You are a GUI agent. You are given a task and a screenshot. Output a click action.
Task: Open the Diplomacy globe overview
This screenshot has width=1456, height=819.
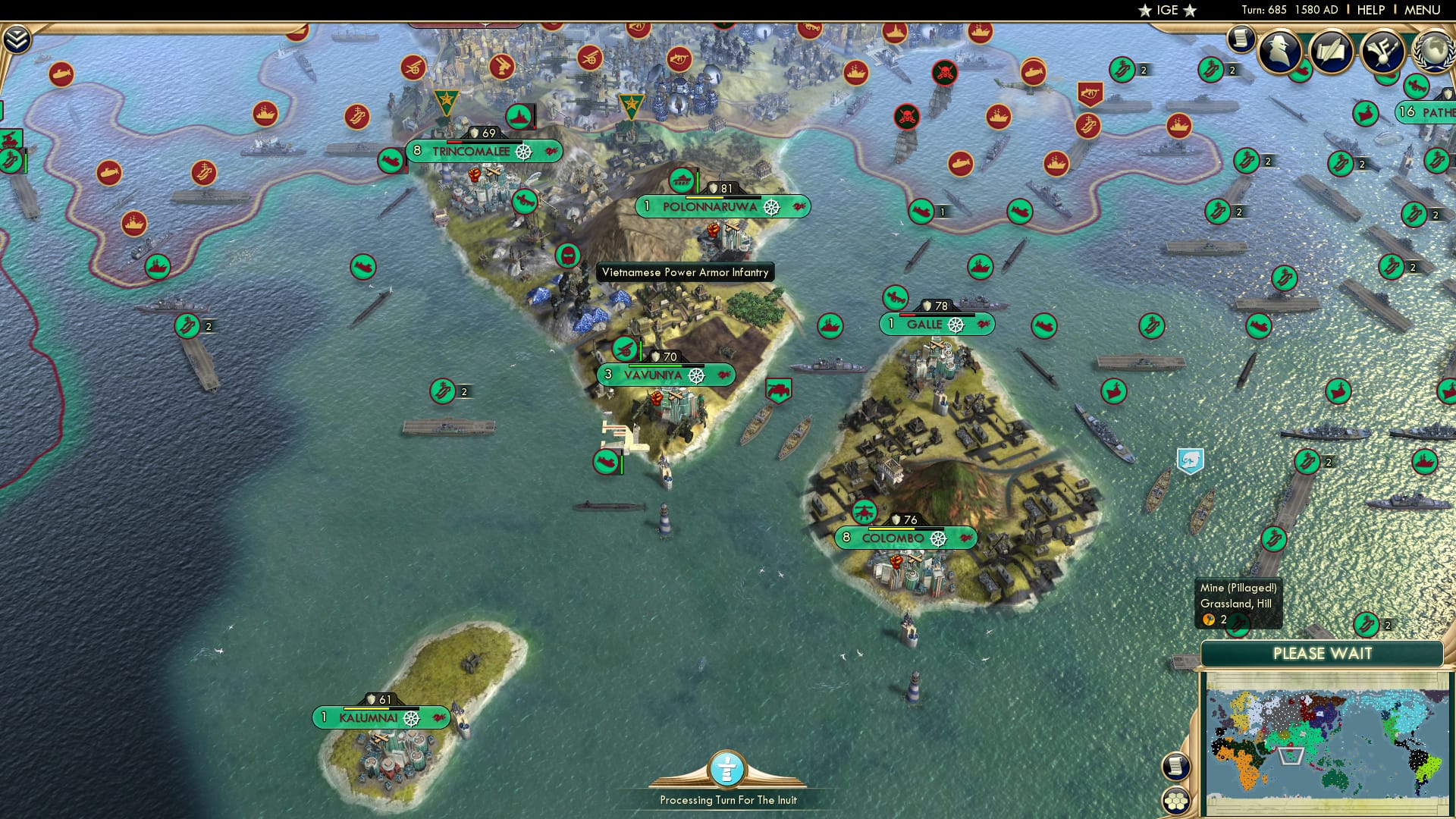(1433, 52)
